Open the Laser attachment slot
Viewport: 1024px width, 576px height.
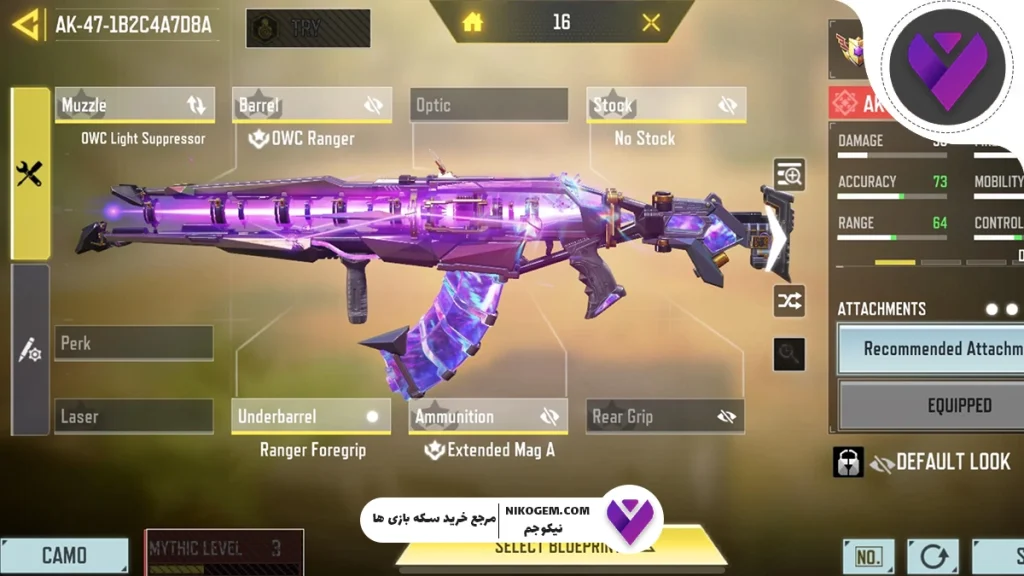click(x=134, y=416)
